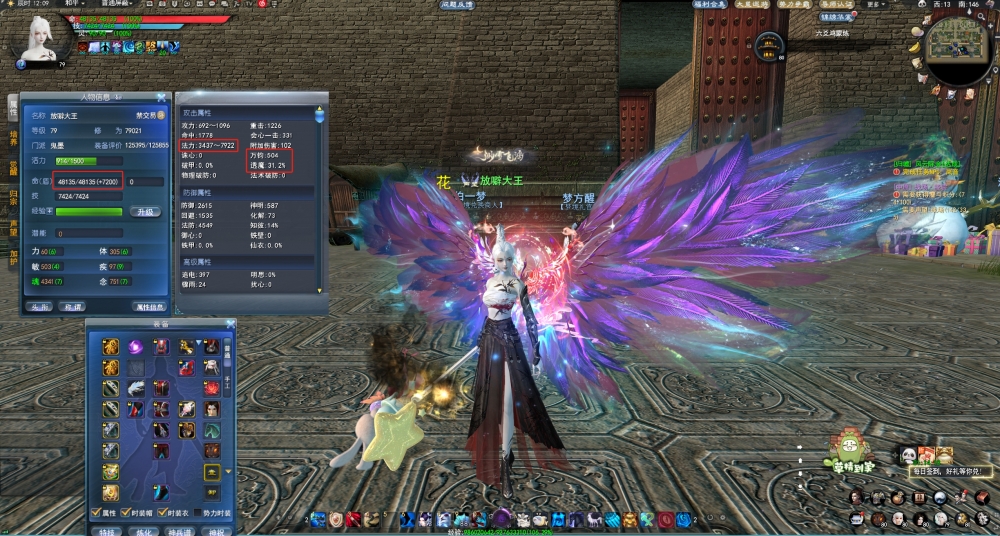Click the 头衔 title button
Screen dimensions: 1000x536
39,307
